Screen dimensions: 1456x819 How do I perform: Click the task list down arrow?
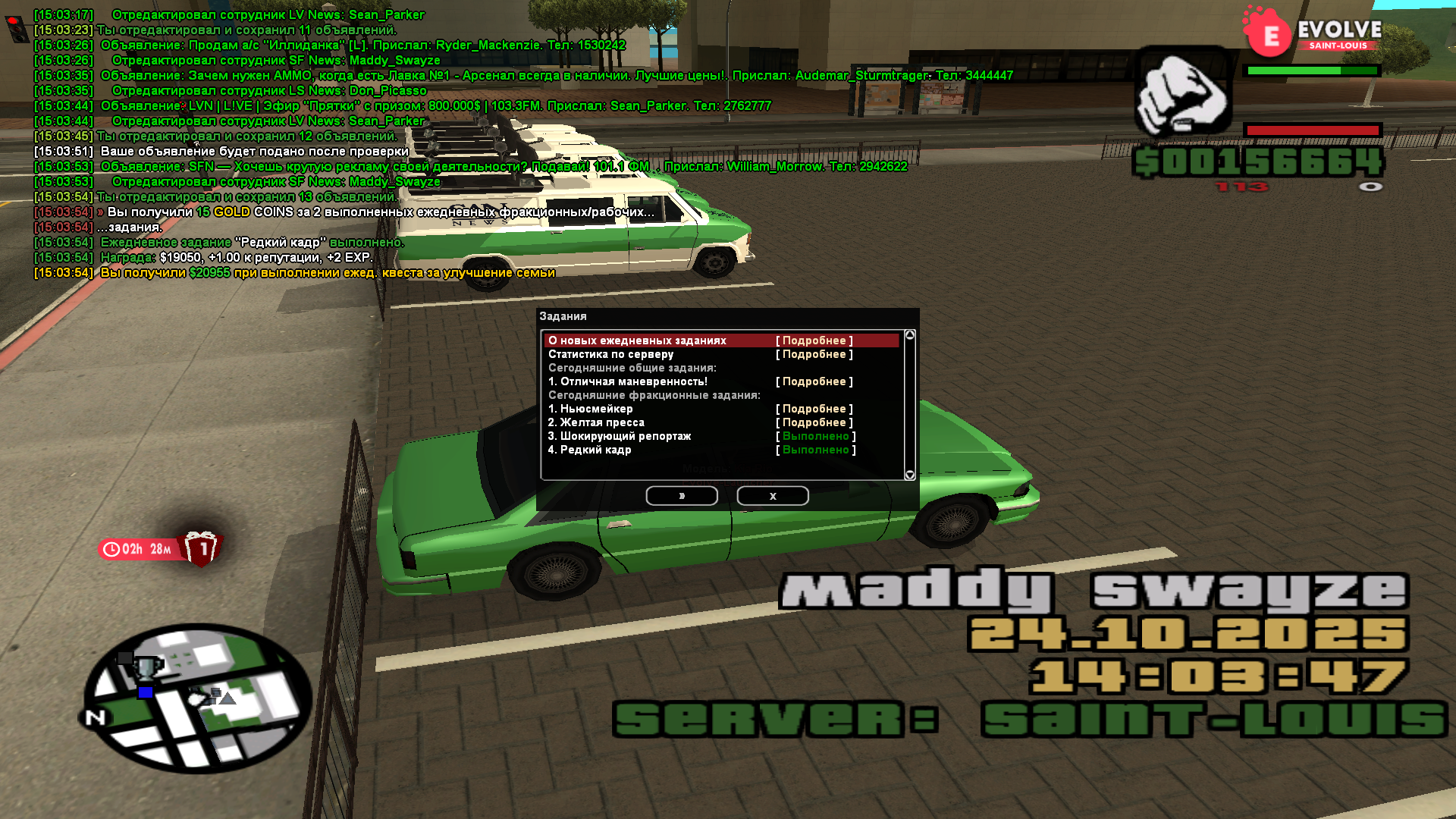910,475
